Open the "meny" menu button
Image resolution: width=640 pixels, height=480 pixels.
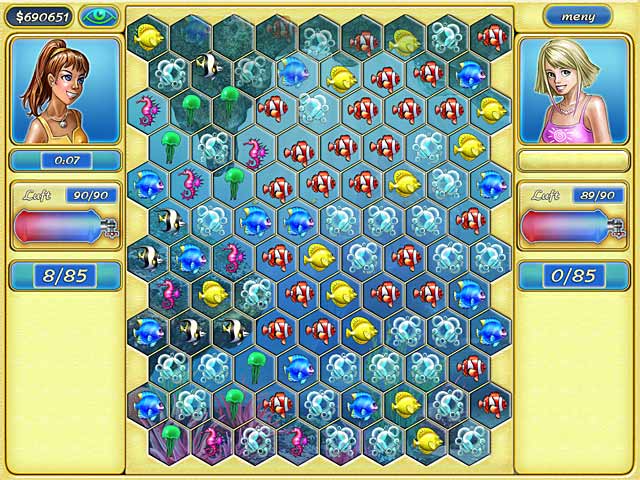click(x=578, y=16)
